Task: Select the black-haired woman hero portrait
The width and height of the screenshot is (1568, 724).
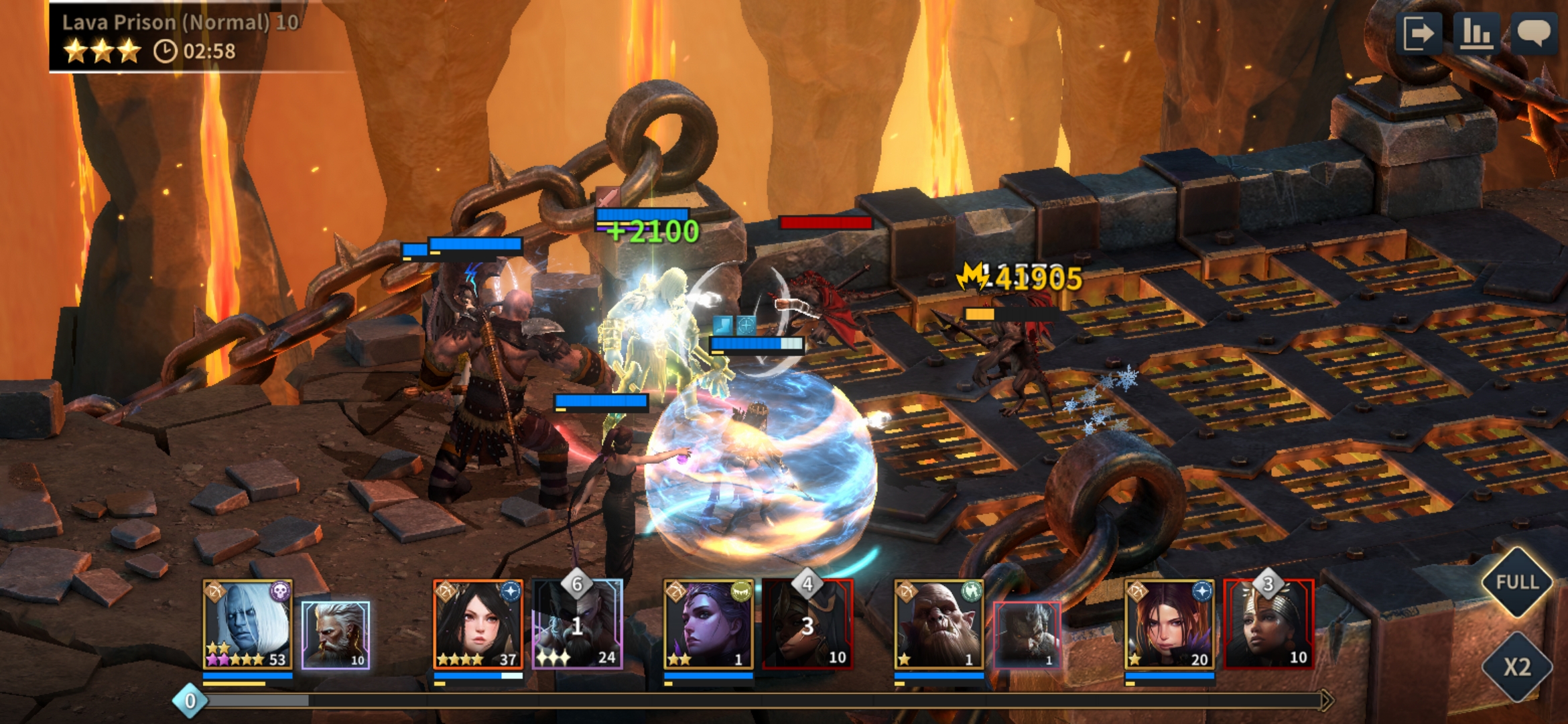Action: (x=478, y=624)
